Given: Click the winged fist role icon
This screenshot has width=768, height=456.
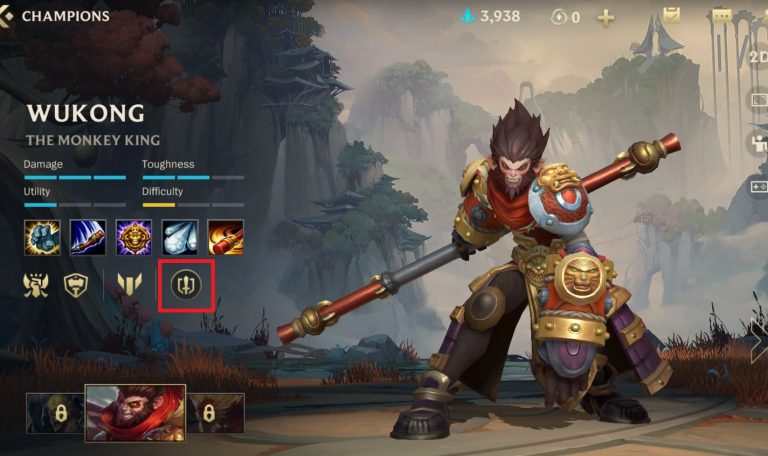Looking at the screenshot, I should tap(38, 285).
